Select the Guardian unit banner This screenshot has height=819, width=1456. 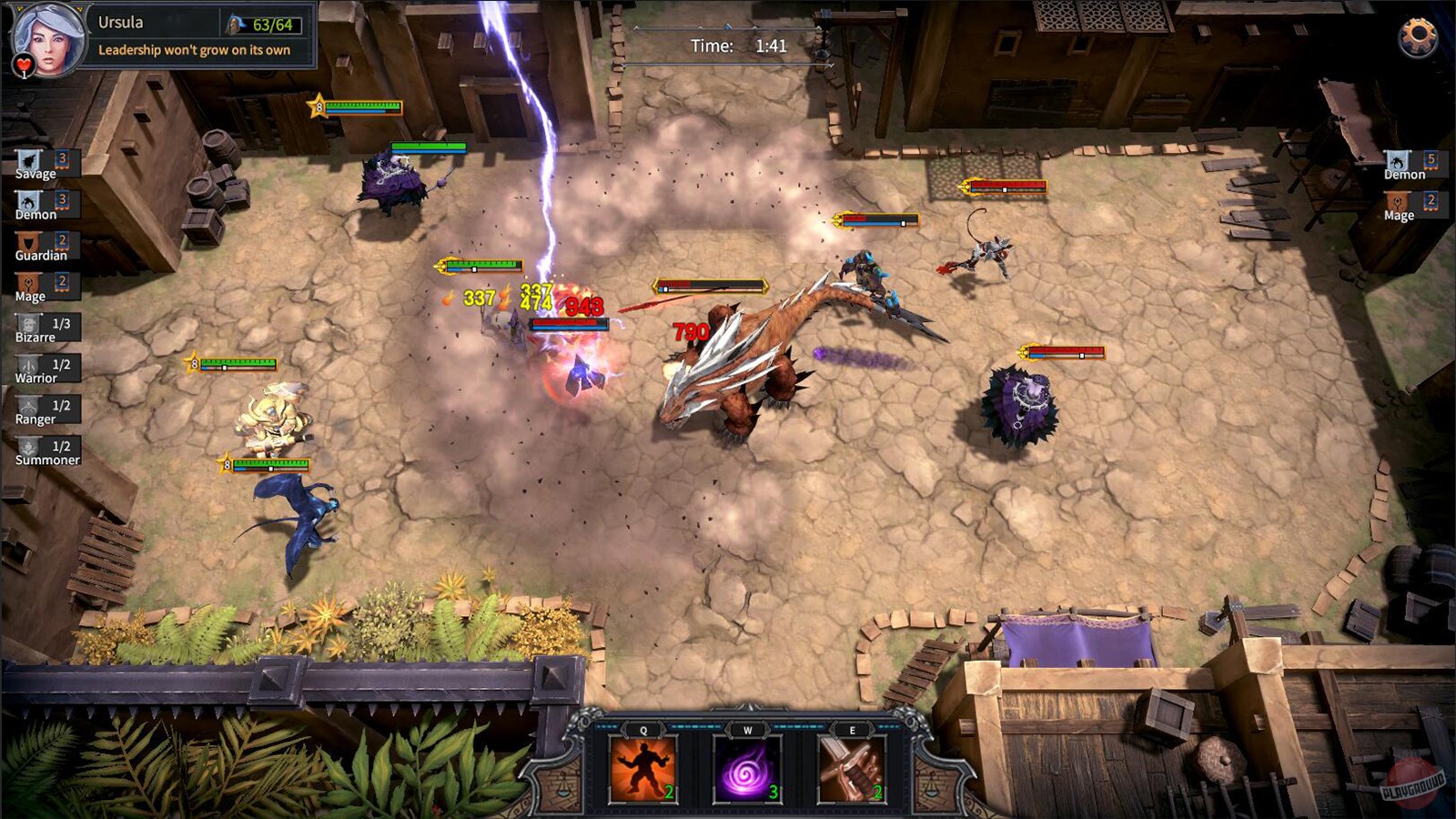[x=30, y=239]
